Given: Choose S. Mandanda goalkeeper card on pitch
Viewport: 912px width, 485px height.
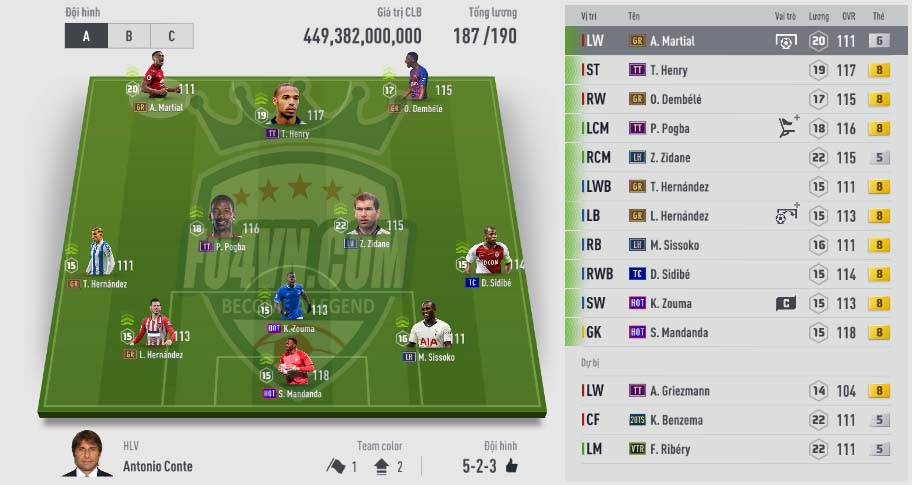Looking at the screenshot, I should point(294,368).
